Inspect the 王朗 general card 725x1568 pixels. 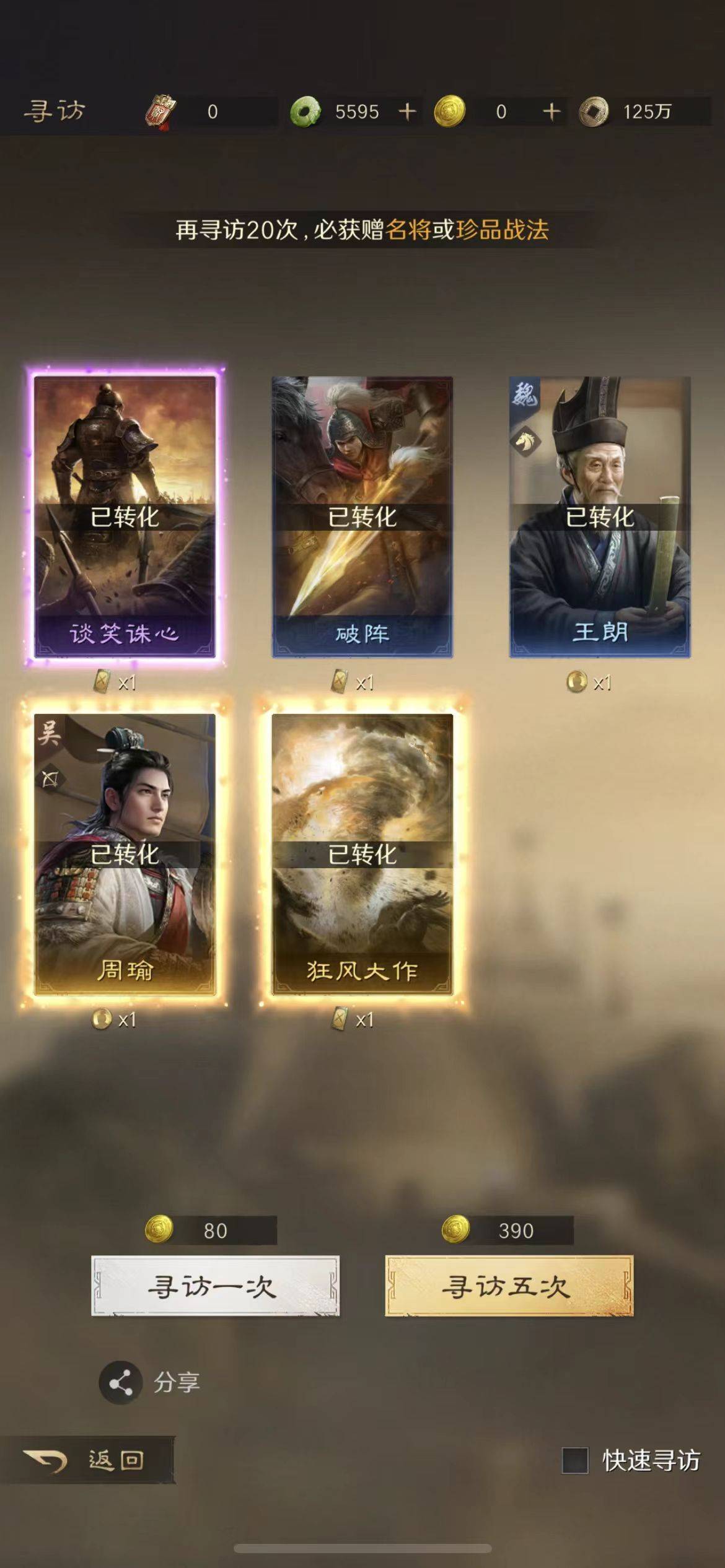tap(599, 516)
